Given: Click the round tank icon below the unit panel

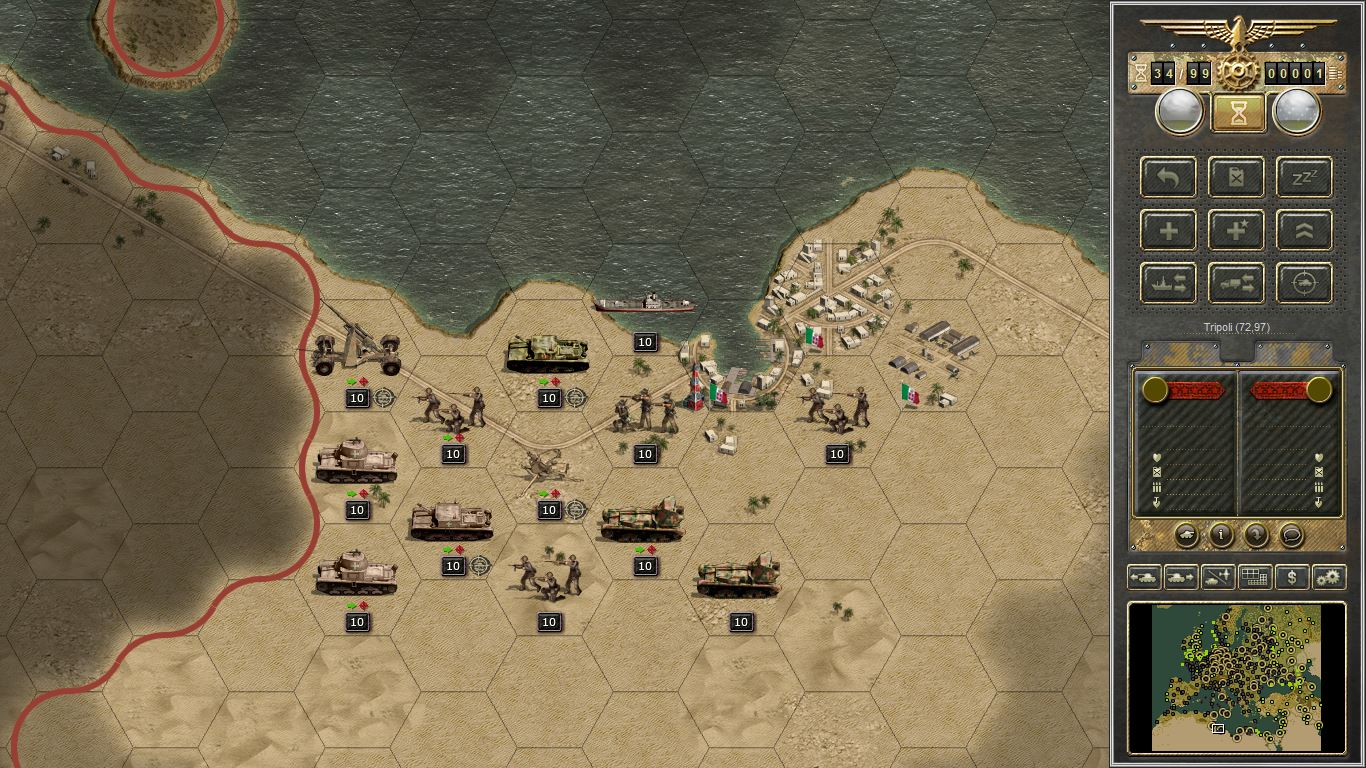Looking at the screenshot, I should click(x=1186, y=535).
